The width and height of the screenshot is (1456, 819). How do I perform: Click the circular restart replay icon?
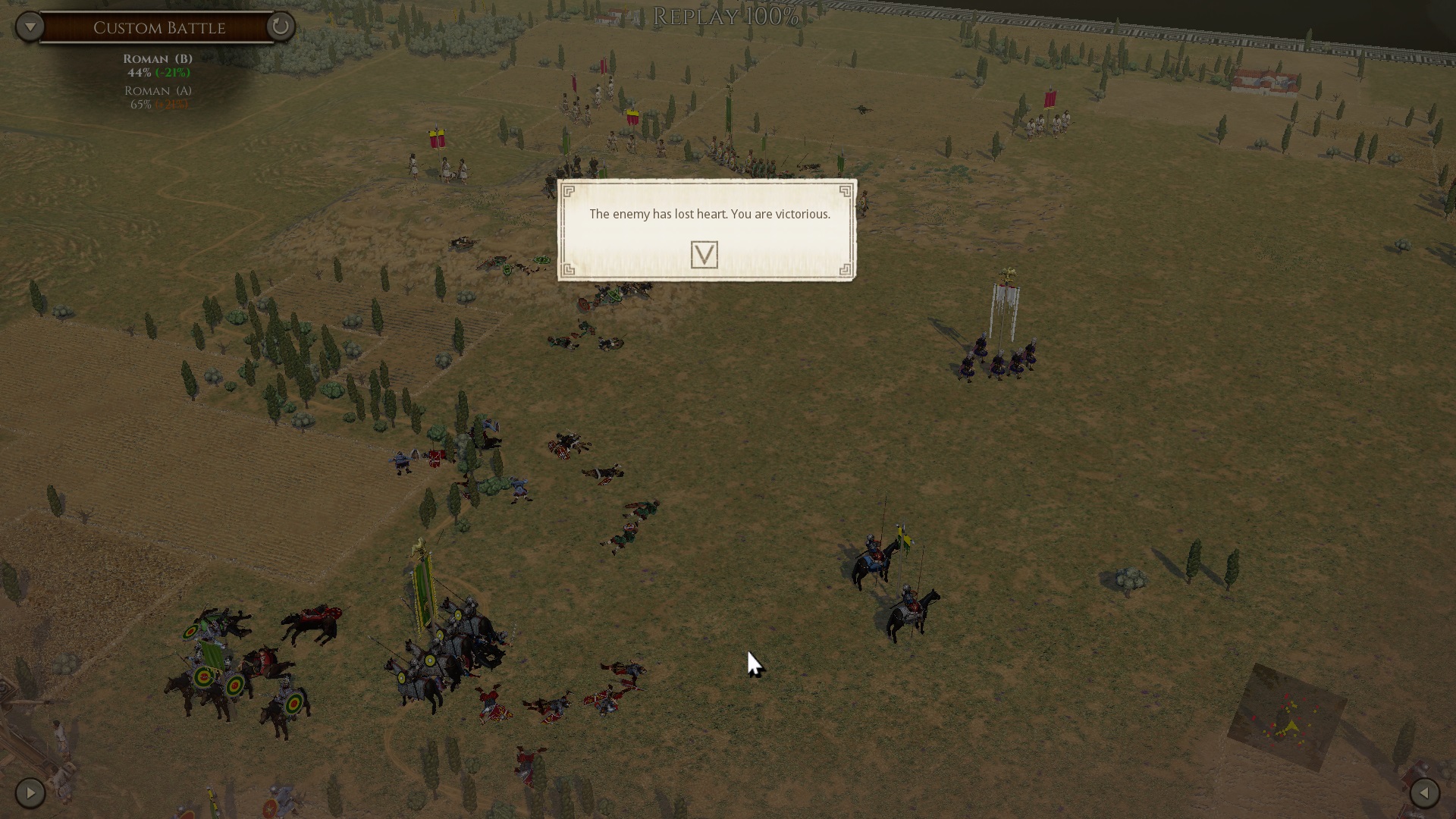point(280,27)
